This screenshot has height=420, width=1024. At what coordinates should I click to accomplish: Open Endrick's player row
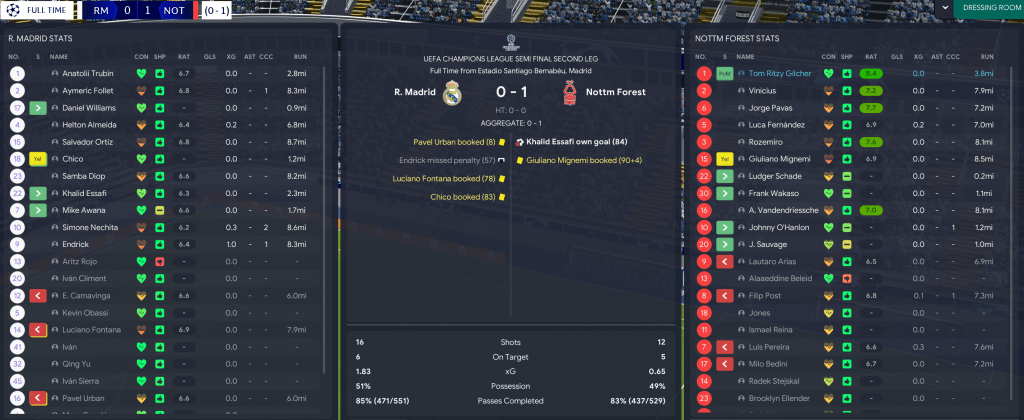77,244
